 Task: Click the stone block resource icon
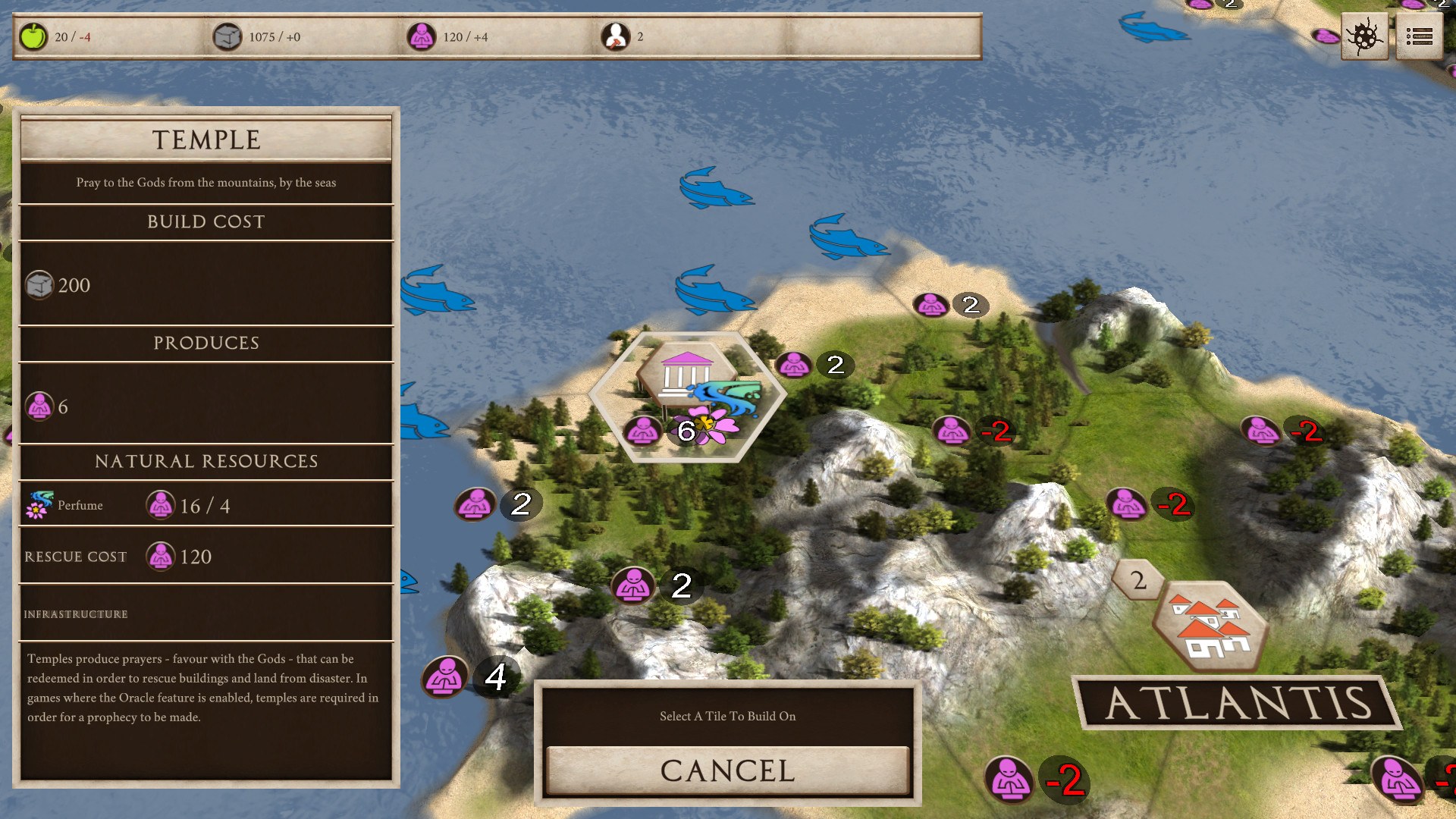pos(229,36)
